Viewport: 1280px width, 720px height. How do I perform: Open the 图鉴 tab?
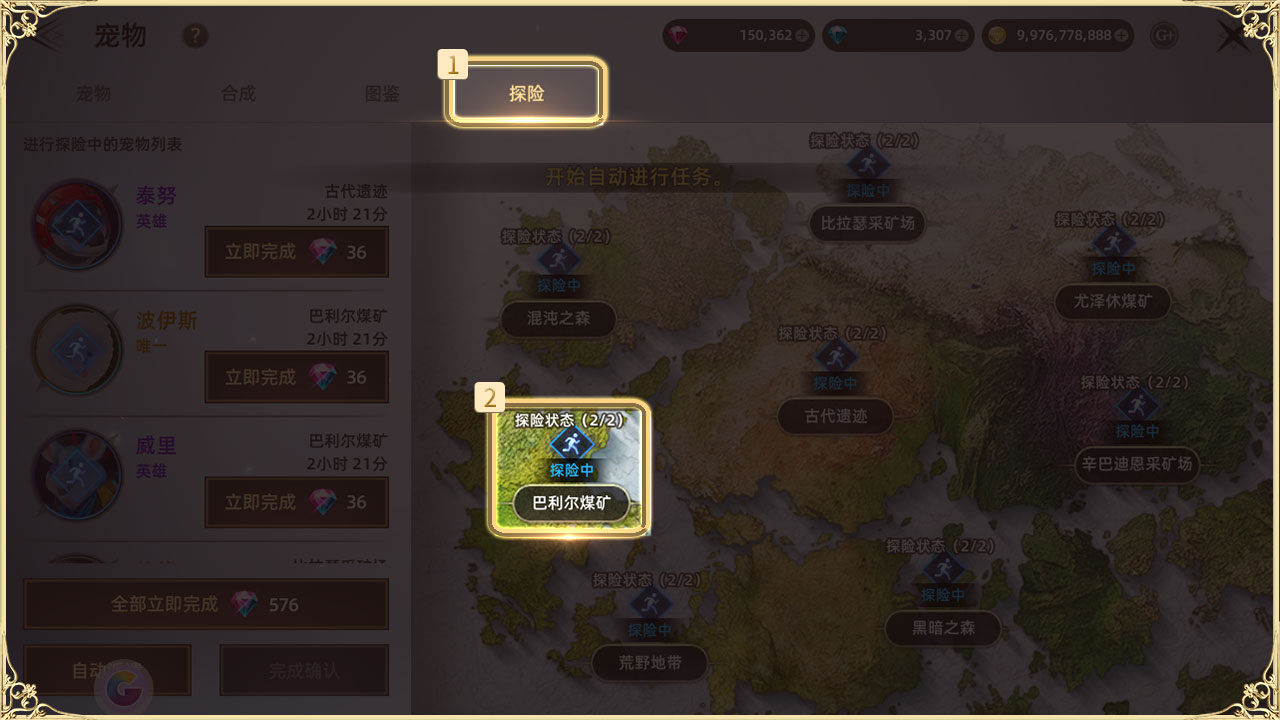click(381, 93)
